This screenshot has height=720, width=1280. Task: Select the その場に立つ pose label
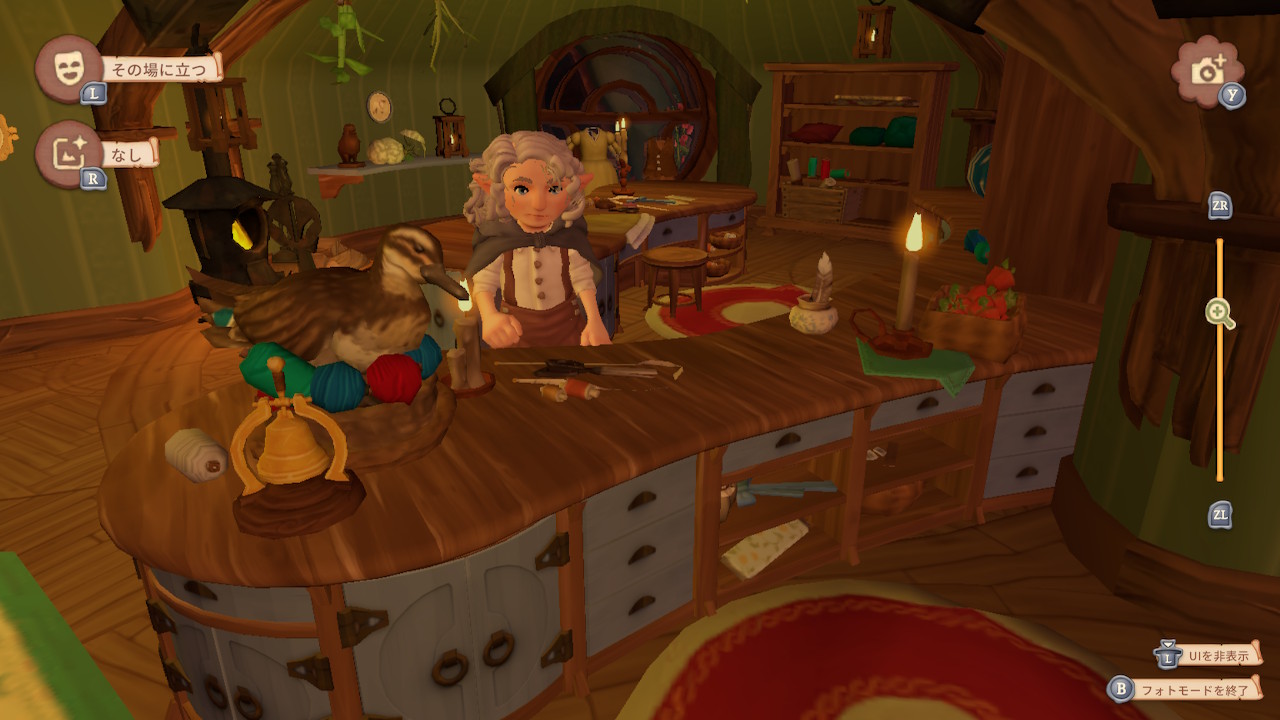pos(162,69)
